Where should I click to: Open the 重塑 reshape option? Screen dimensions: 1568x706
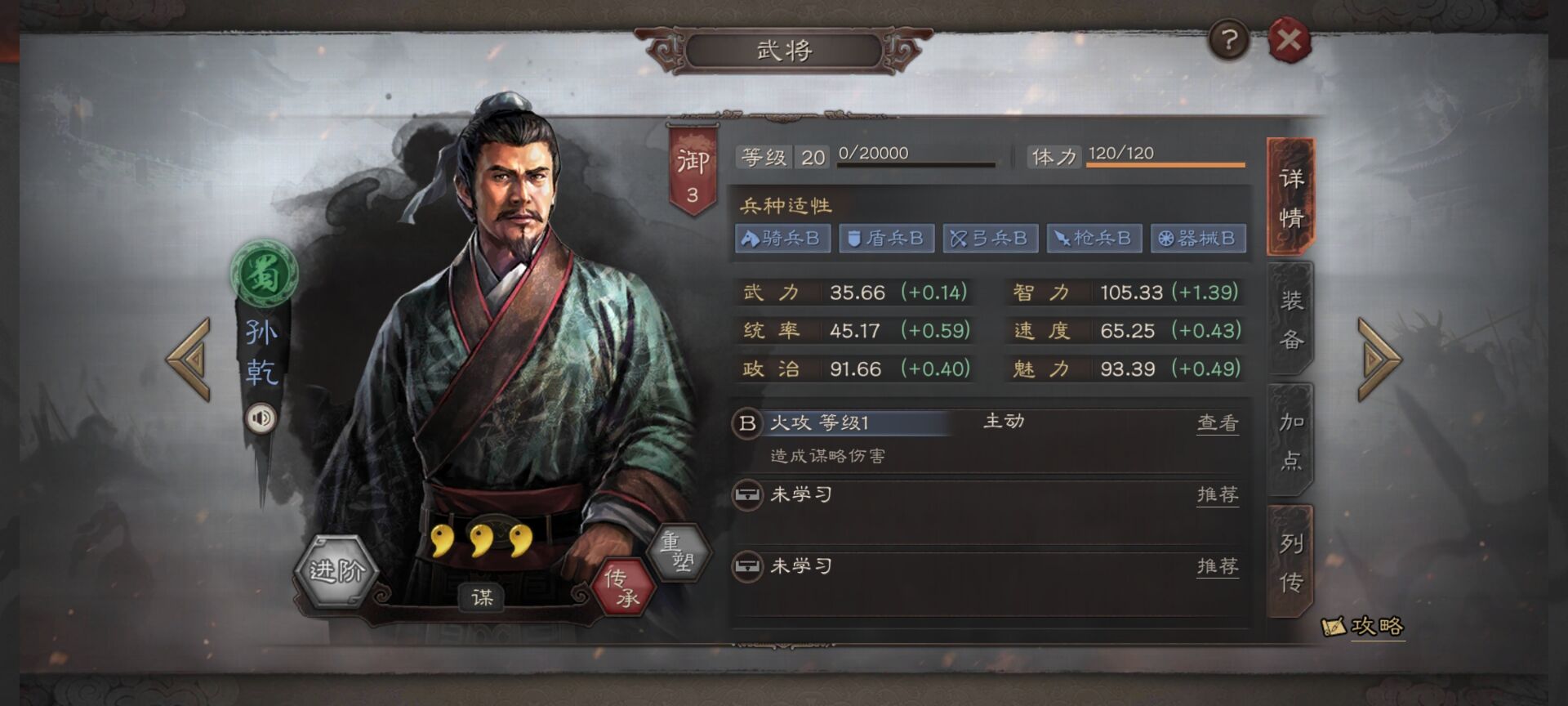pos(681,552)
